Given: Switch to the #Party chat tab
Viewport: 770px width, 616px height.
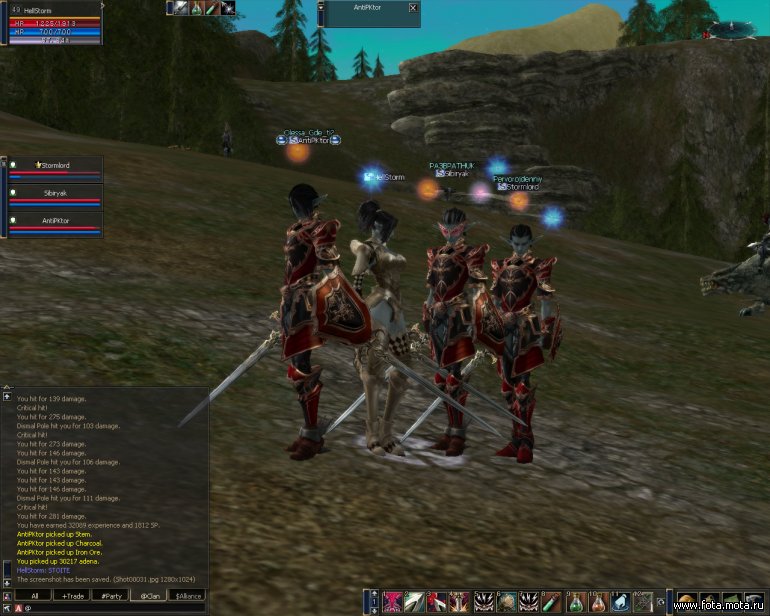Looking at the screenshot, I should [x=110, y=595].
